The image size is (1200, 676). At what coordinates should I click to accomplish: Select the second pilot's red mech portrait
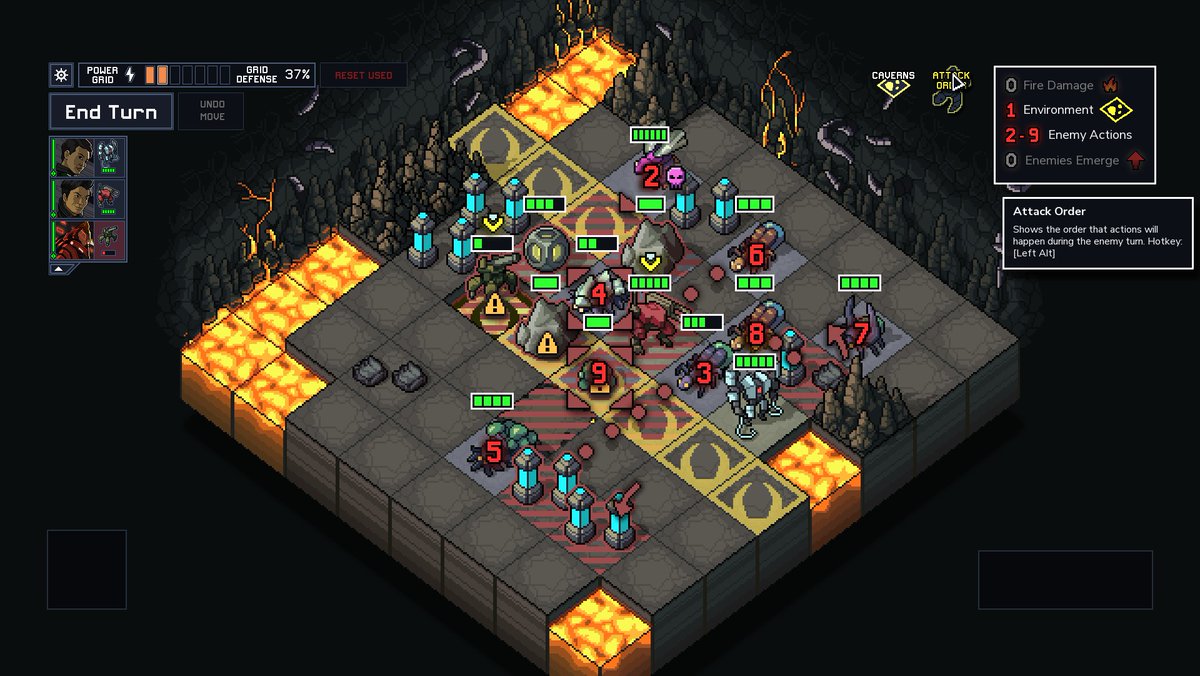108,198
